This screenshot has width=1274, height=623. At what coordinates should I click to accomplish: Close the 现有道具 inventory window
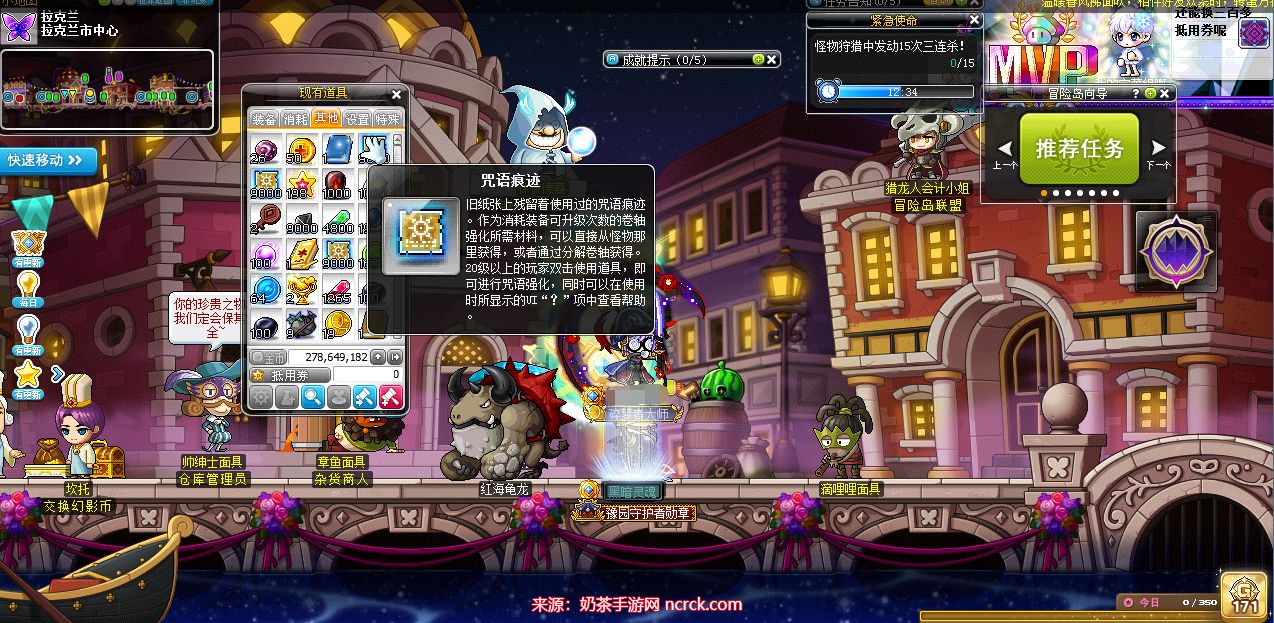point(396,95)
